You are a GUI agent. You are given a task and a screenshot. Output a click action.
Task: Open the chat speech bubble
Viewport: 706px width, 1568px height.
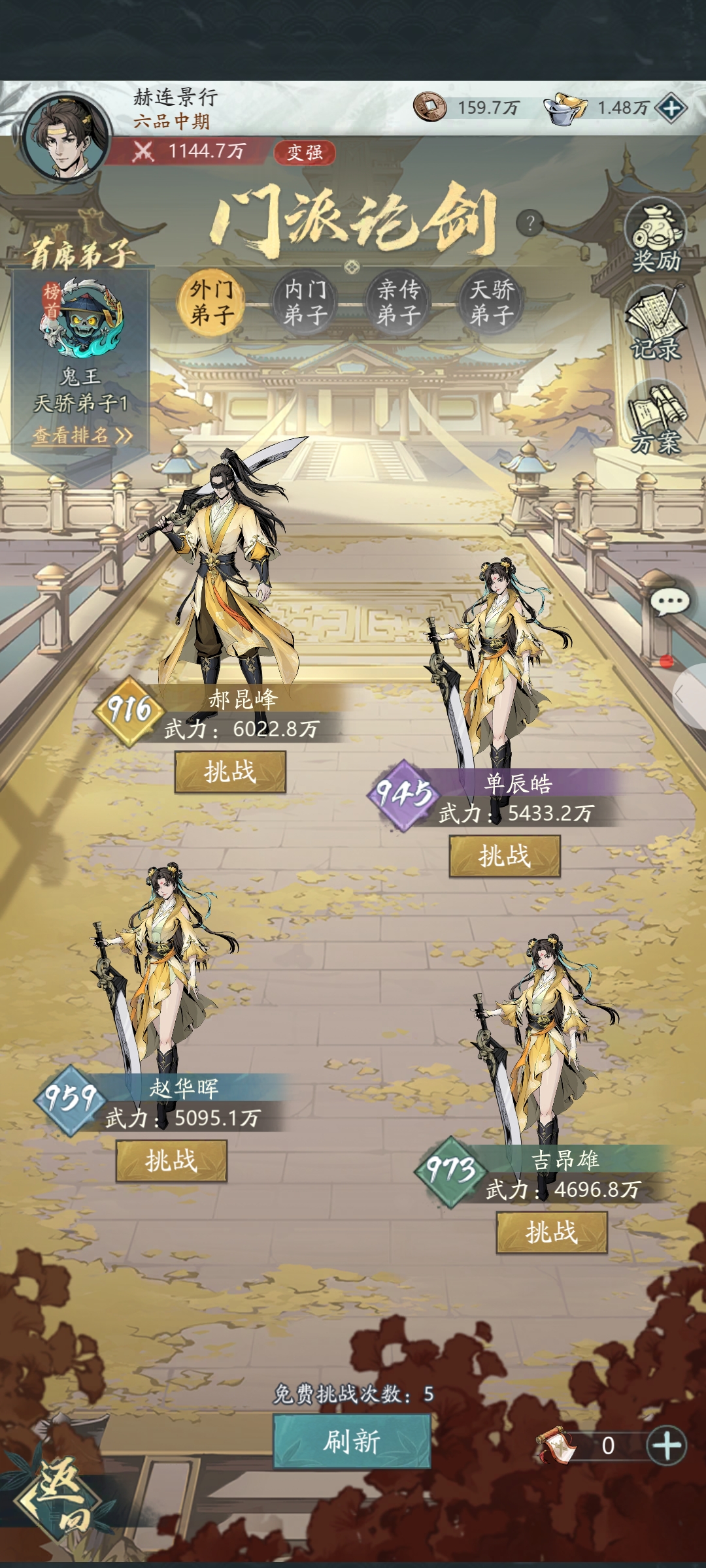[x=670, y=602]
